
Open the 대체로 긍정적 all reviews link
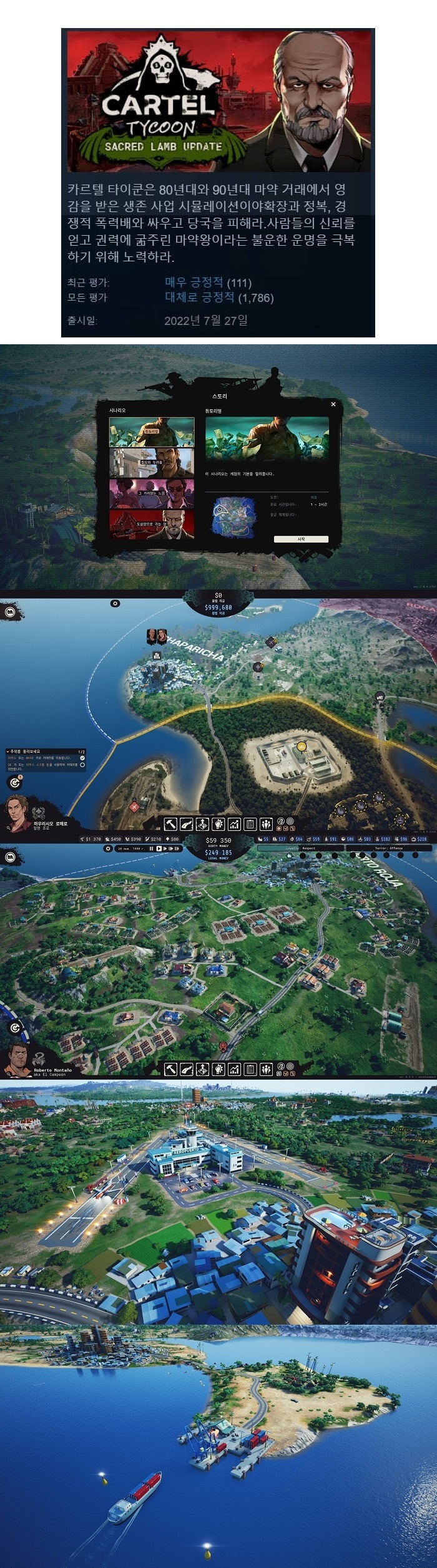199,298
